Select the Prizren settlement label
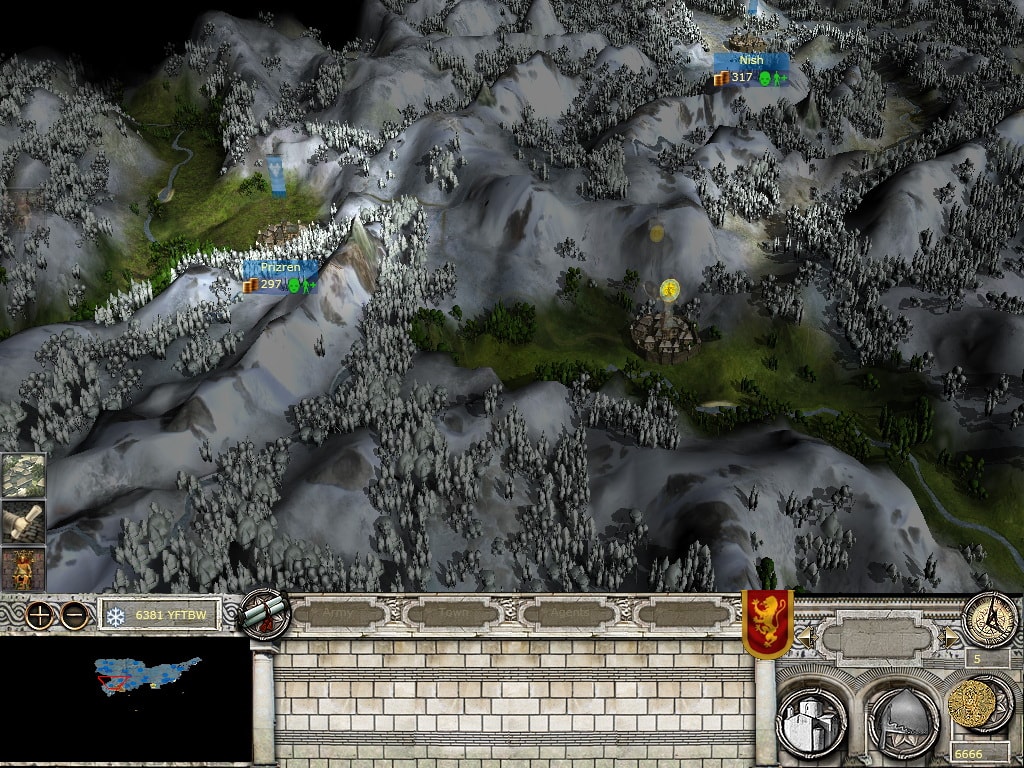Image resolution: width=1024 pixels, height=768 pixels. point(280,269)
